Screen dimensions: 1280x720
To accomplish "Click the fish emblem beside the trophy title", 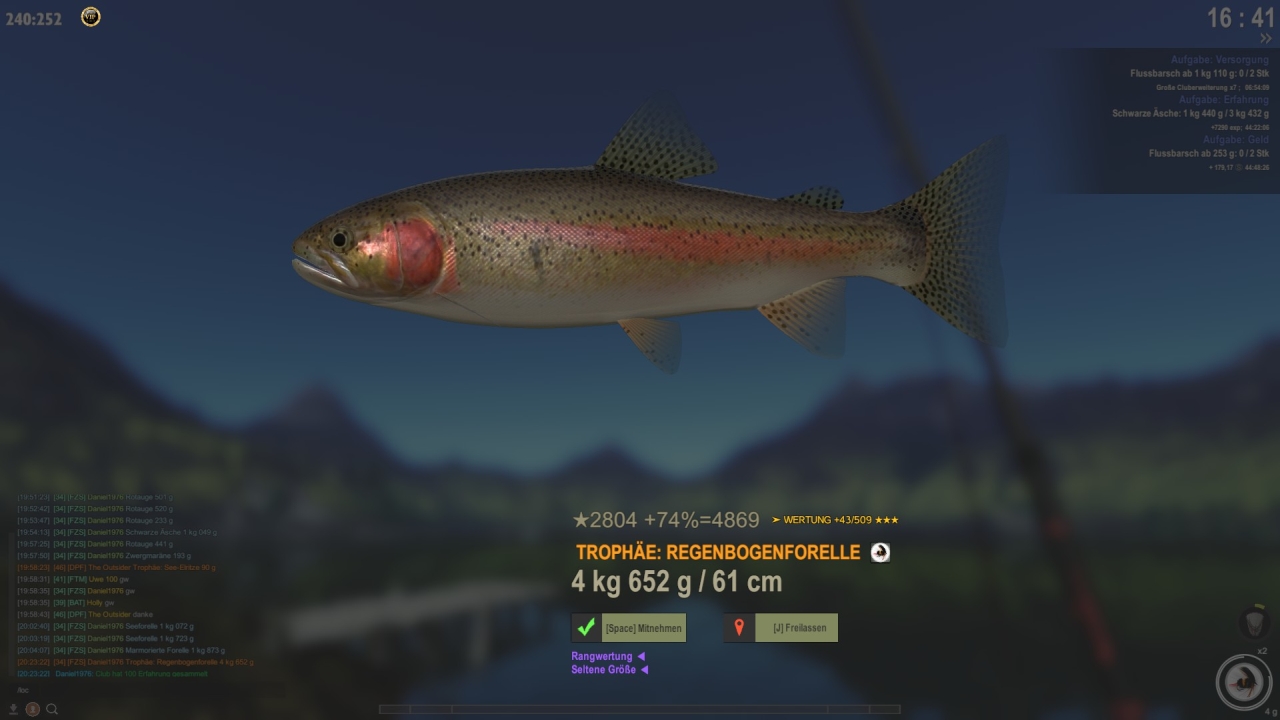I will [880, 552].
